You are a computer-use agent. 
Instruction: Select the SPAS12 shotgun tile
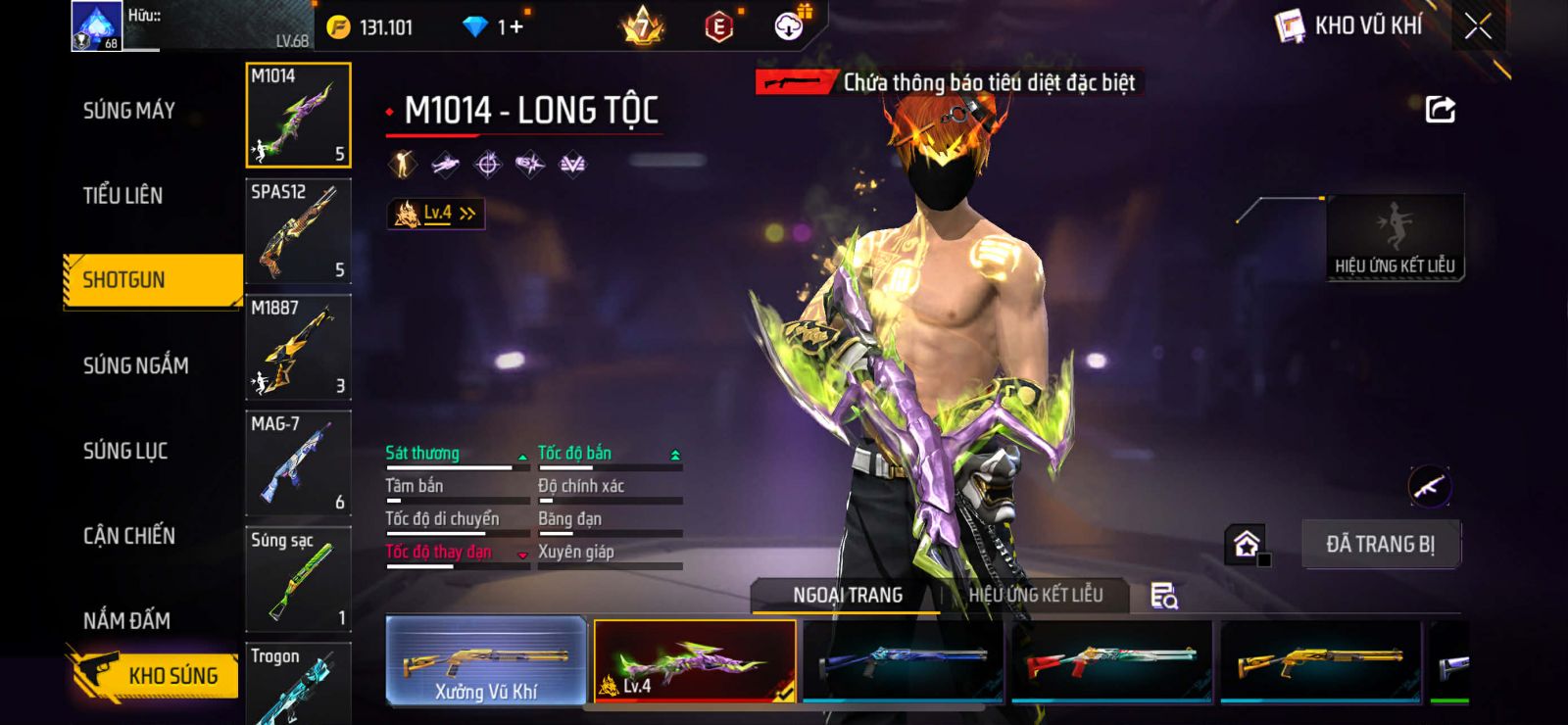click(x=298, y=231)
